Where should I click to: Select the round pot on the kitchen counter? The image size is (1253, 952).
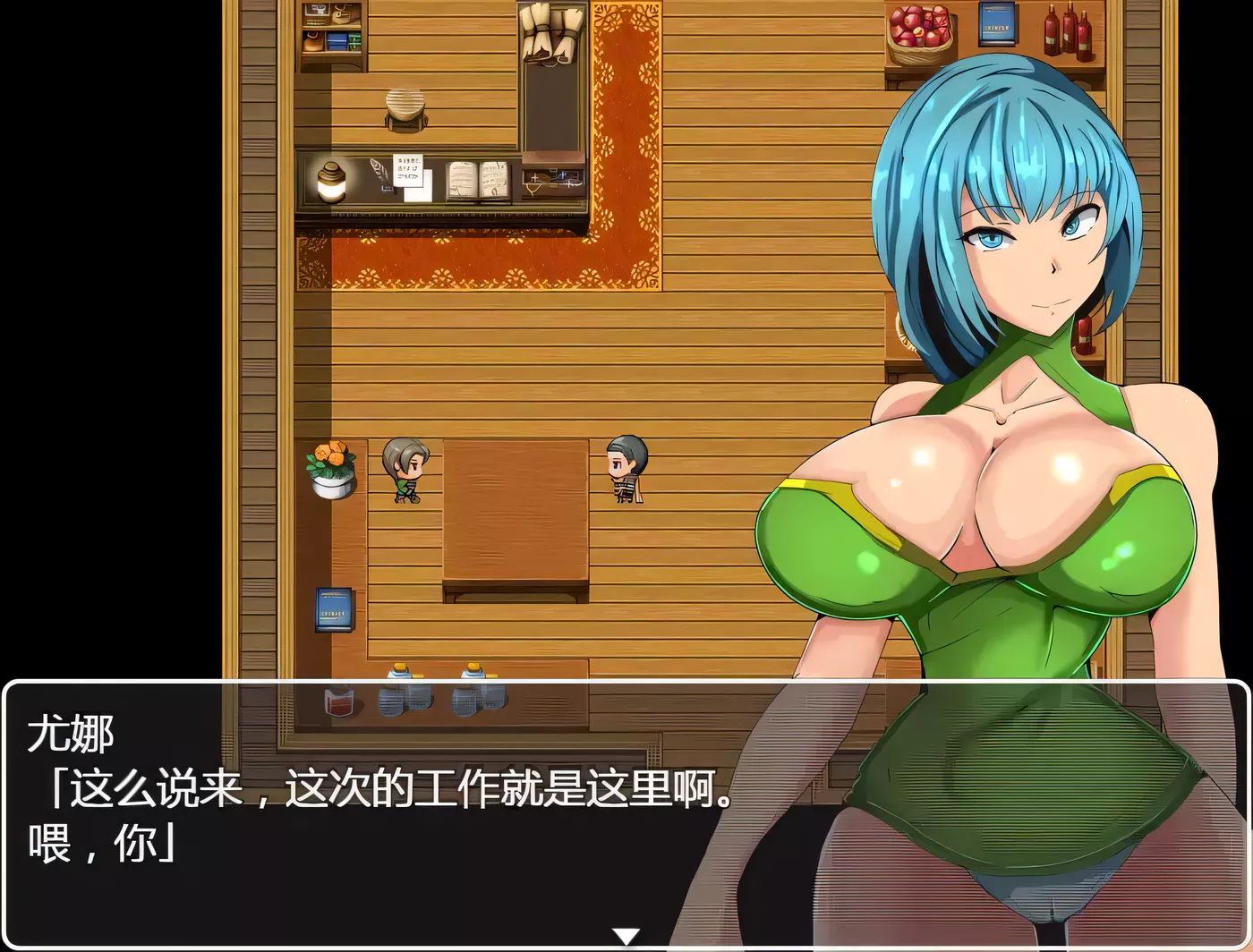(x=405, y=106)
